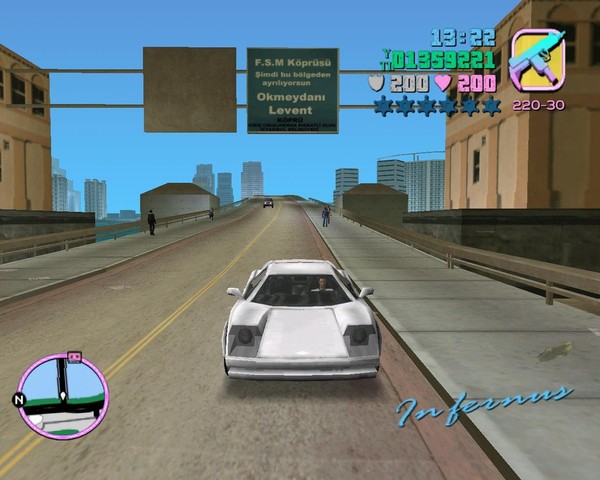The width and height of the screenshot is (600, 480).
Task: Open the circular radar minimap
Action: (x=62, y=397)
